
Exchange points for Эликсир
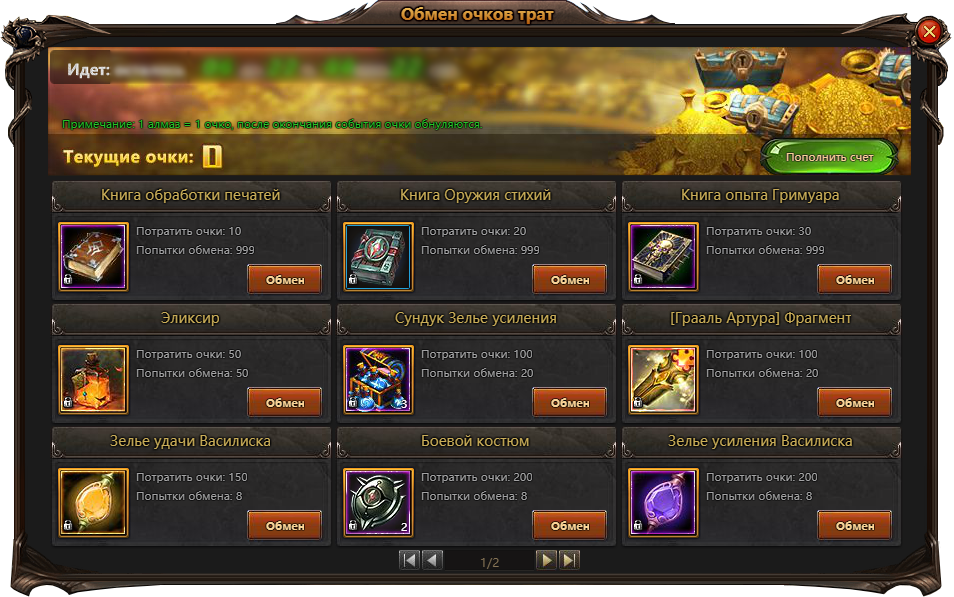coord(284,403)
